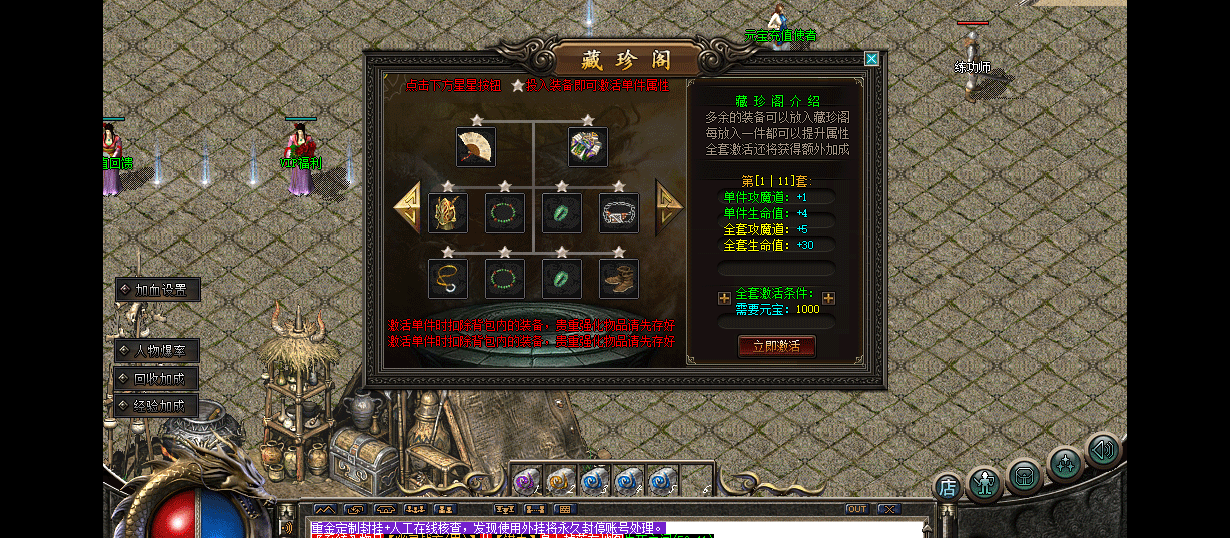Viewport: 1230px width, 538px height.
Task: Open the bag round button
Action: tap(1025, 475)
